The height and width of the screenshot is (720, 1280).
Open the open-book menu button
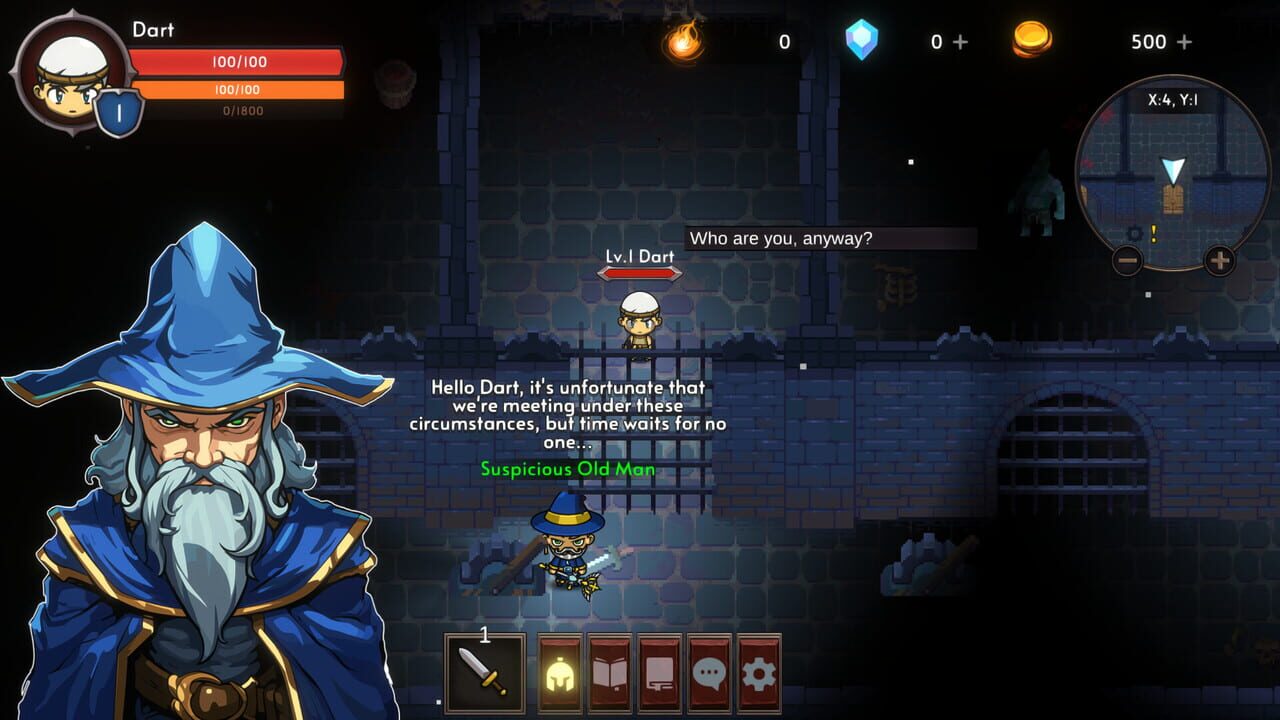tap(610, 673)
